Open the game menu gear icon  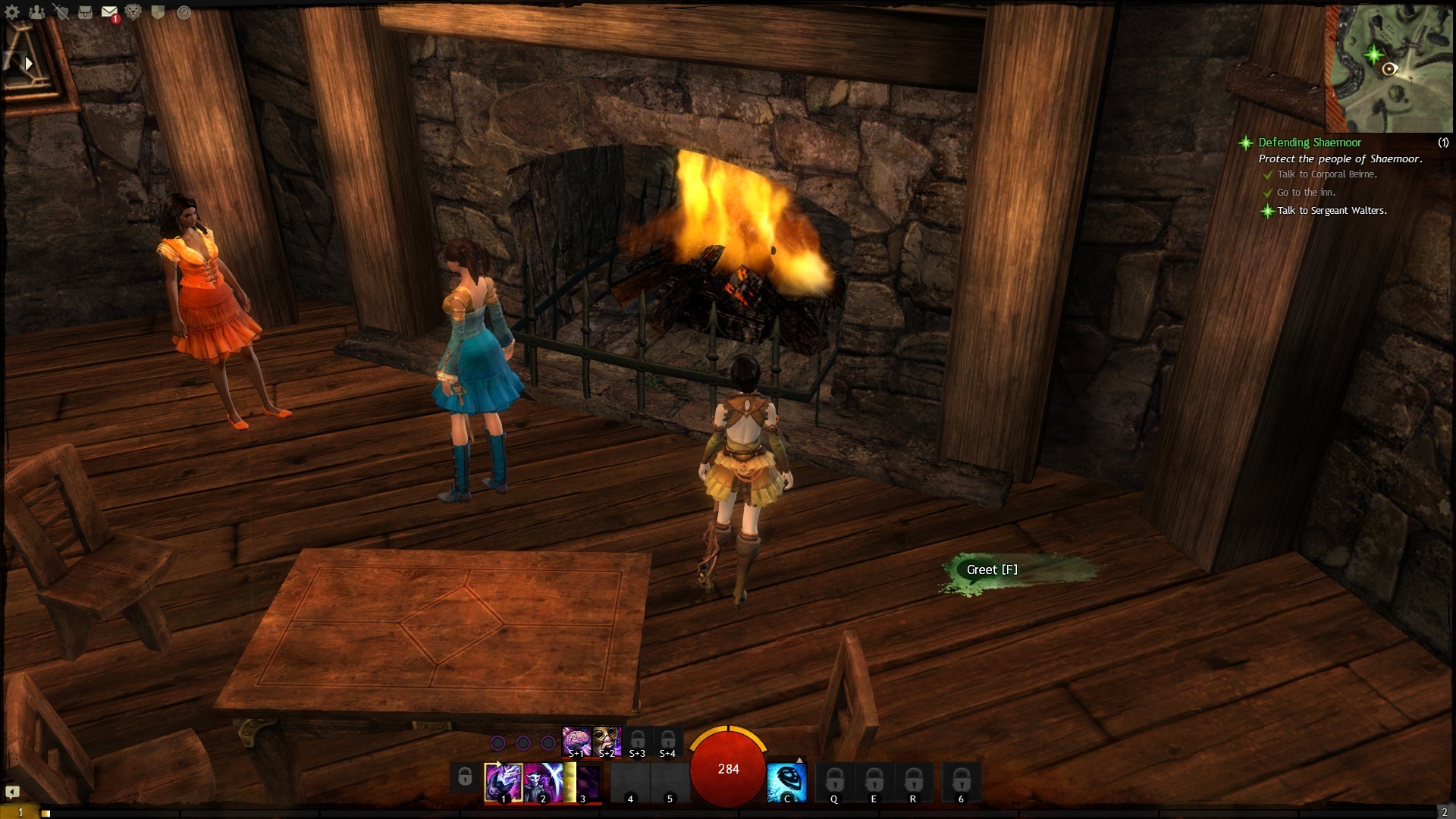[x=12, y=12]
